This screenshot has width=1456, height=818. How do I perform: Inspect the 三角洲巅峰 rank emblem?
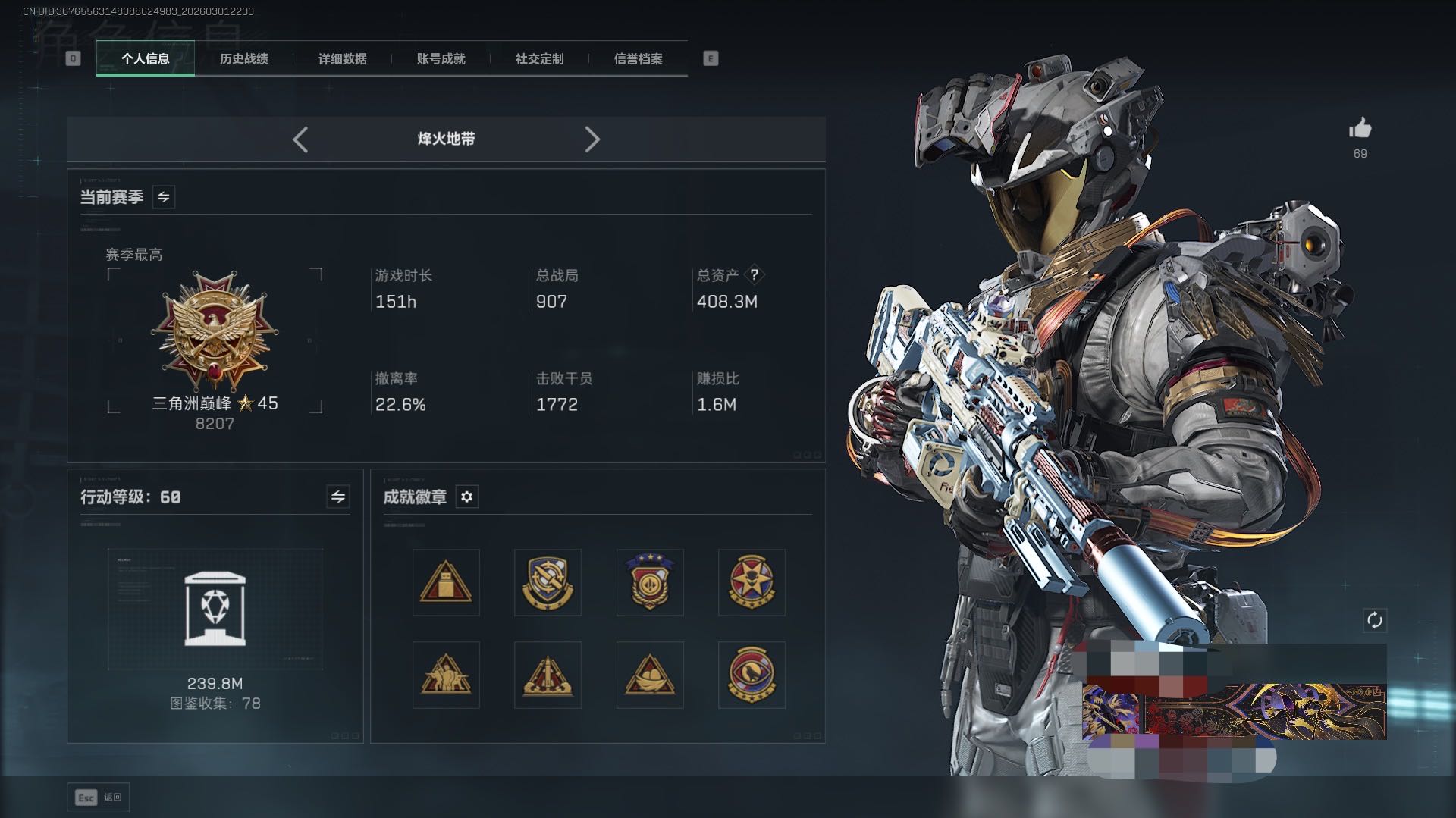[x=215, y=331]
